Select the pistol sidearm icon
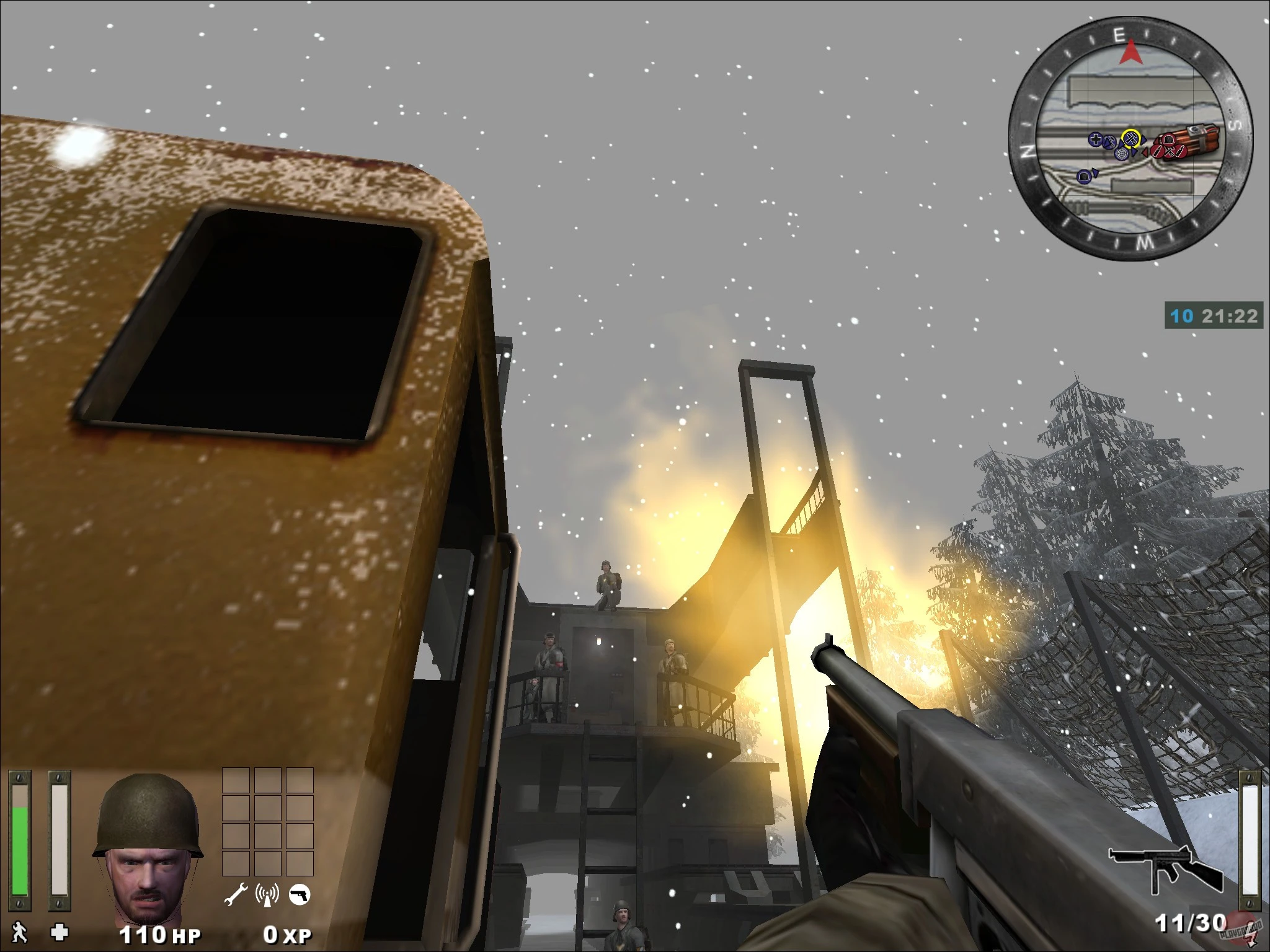1270x952 pixels. pos(300,894)
